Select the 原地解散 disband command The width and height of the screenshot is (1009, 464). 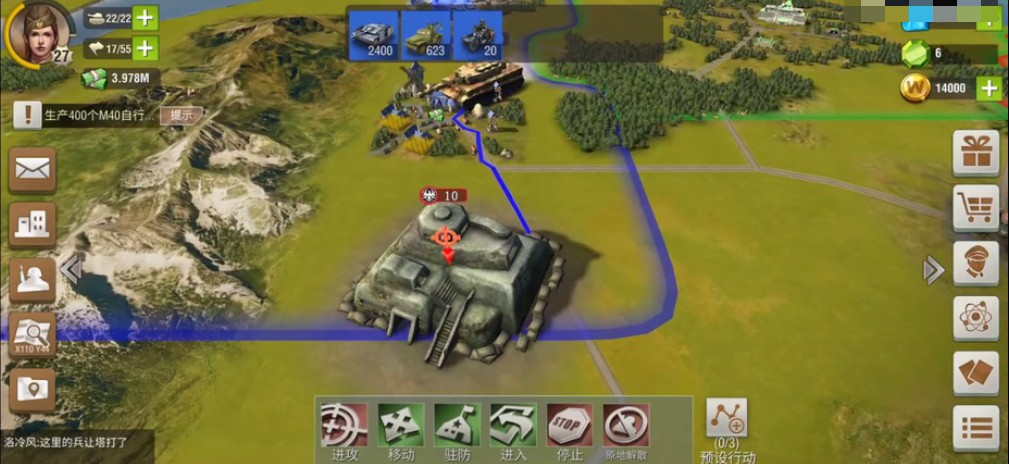coord(626,430)
